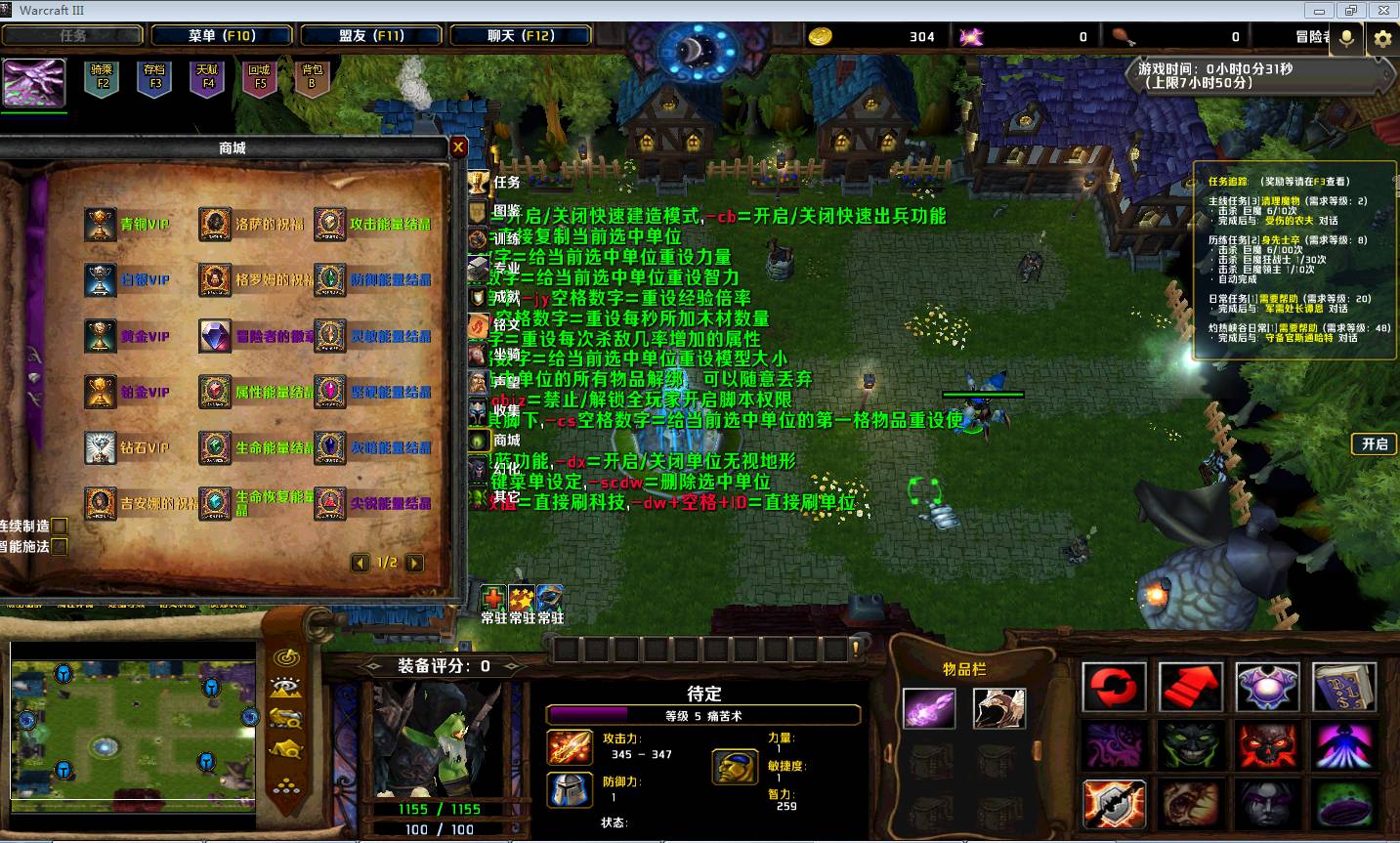Select 冒险者的徽章 gem item in shop

tap(215, 337)
